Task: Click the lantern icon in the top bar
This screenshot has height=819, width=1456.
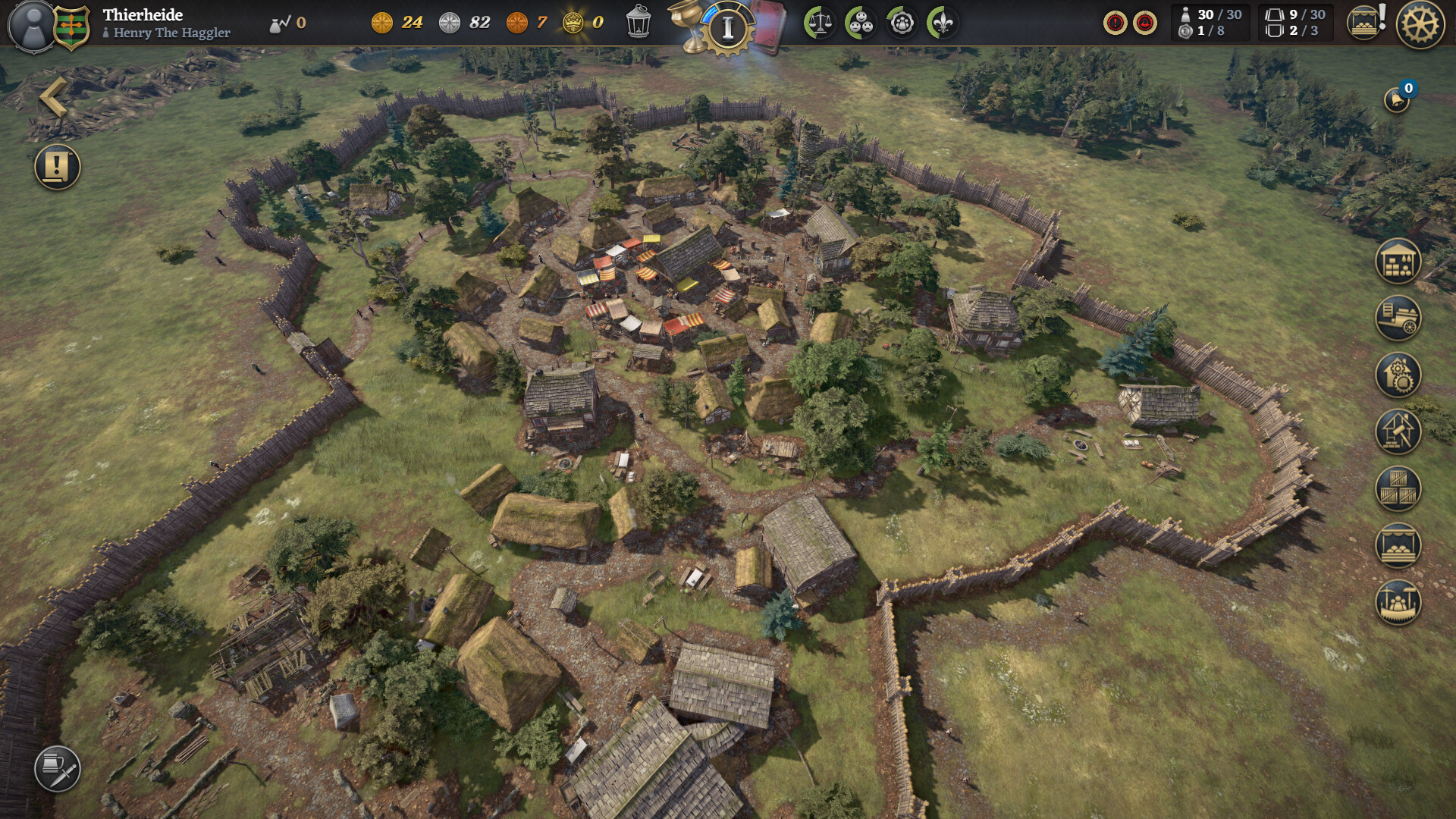Action: pyautogui.click(x=639, y=20)
